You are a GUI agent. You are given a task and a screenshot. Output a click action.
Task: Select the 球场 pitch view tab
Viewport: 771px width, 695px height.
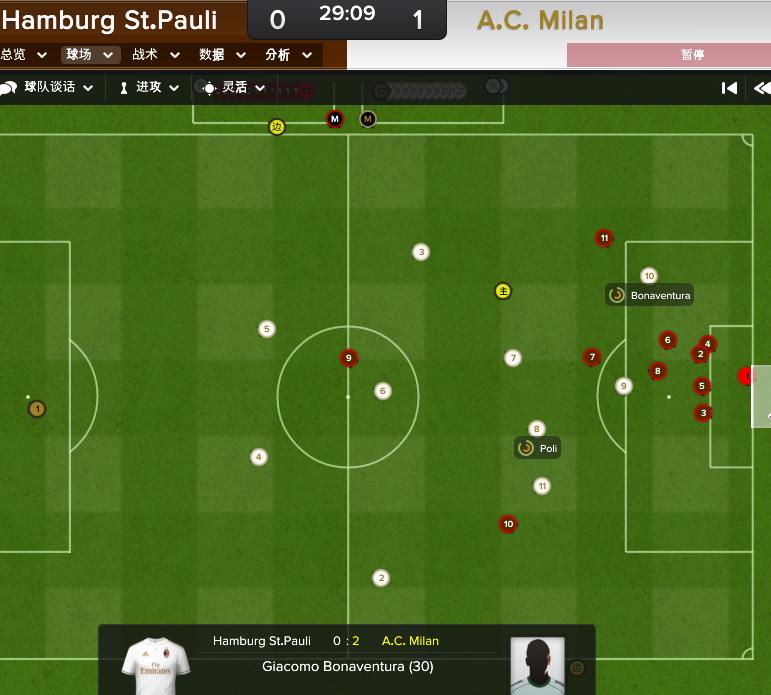pos(89,55)
